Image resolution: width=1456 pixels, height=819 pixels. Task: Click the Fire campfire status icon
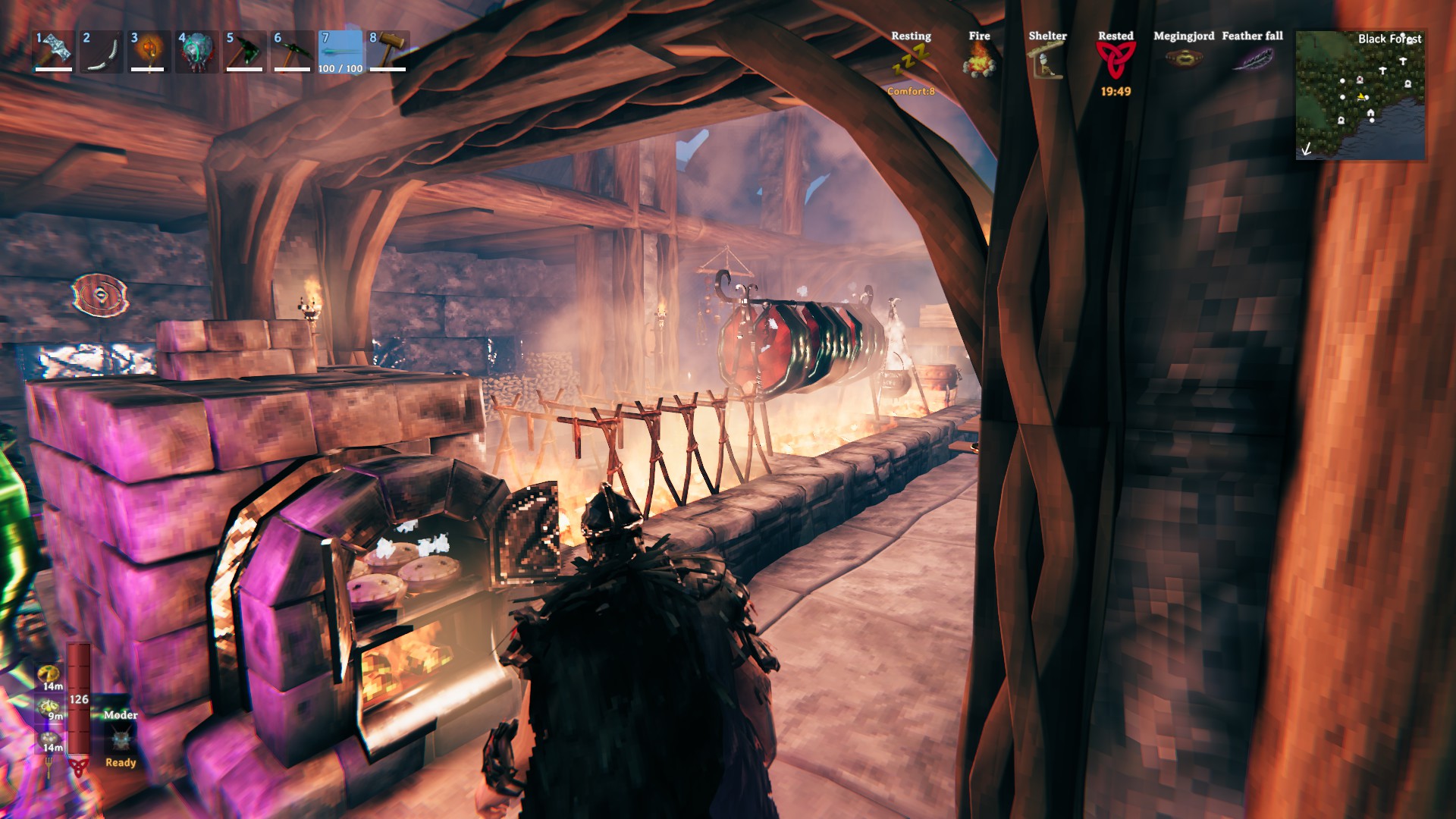tap(979, 61)
